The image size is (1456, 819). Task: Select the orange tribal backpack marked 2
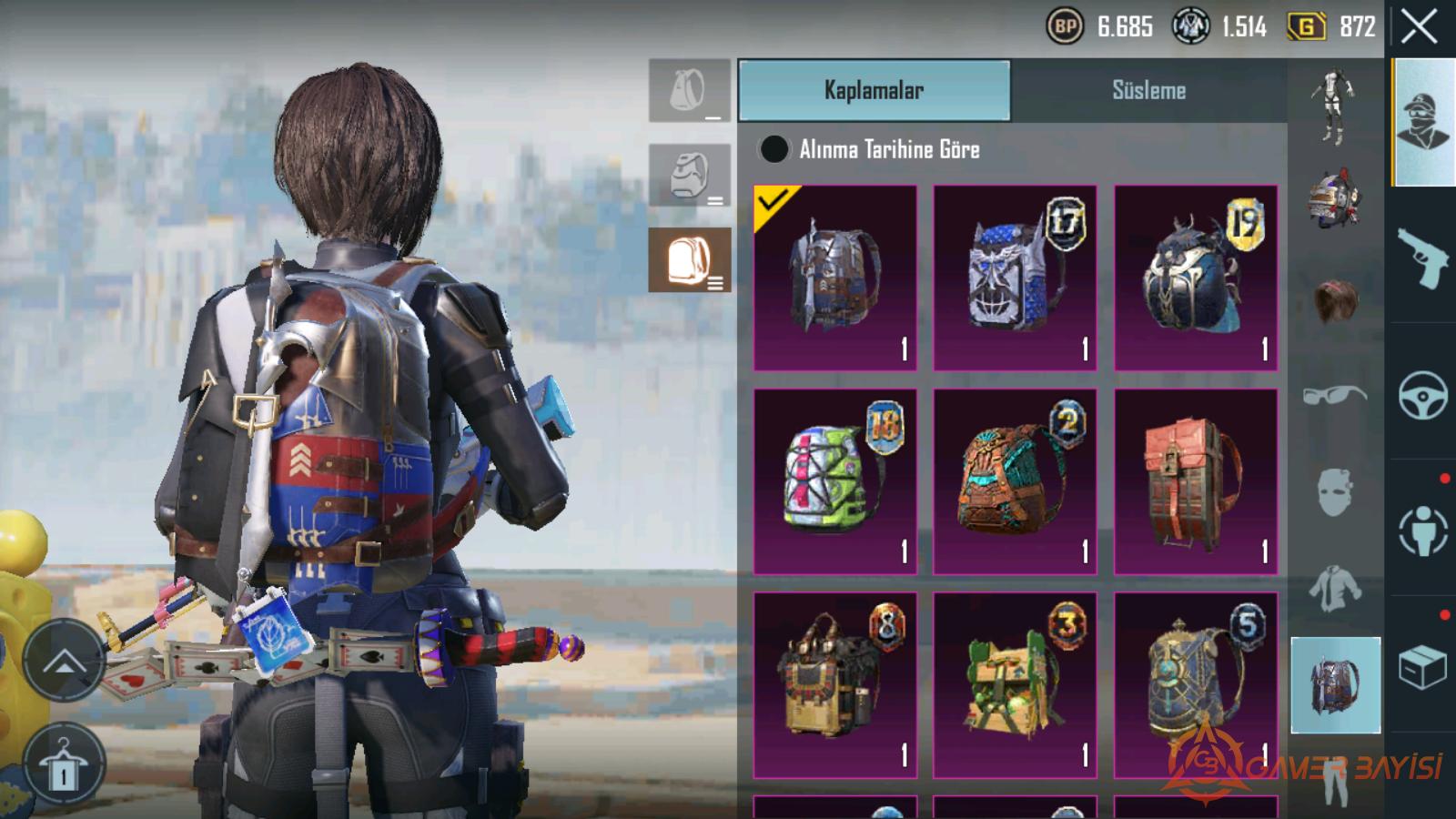click(1015, 481)
